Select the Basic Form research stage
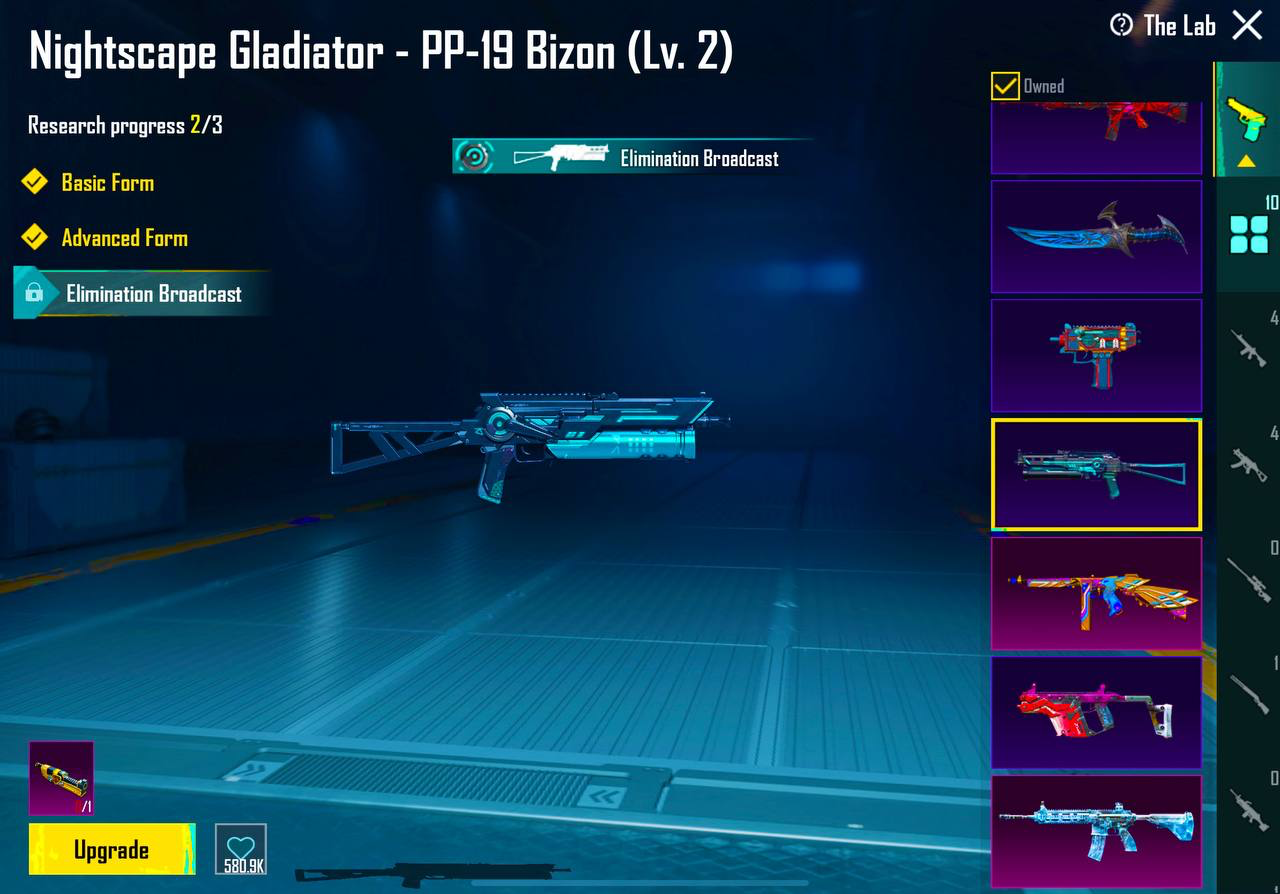This screenshot has width=1280, height=894. pyautogui.click(x=107, y=183)
